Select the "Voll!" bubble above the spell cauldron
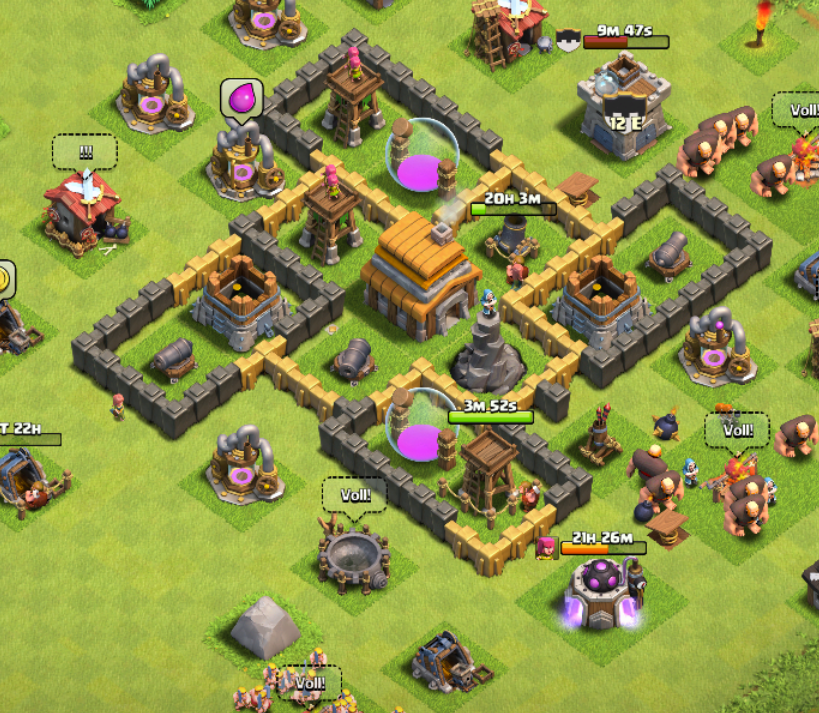819x713 pixels. click(354, 495)
